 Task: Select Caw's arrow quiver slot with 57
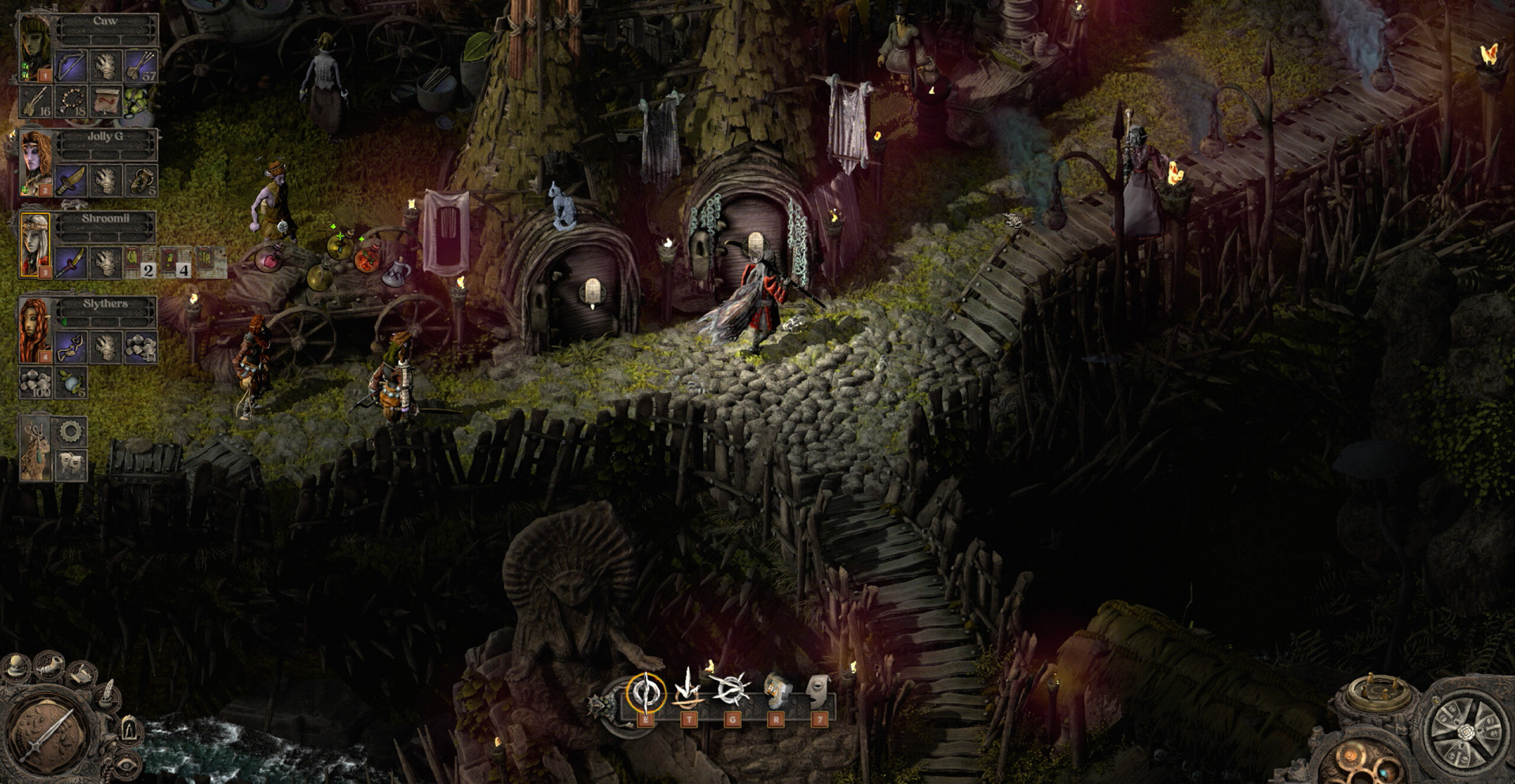[141, 66]
